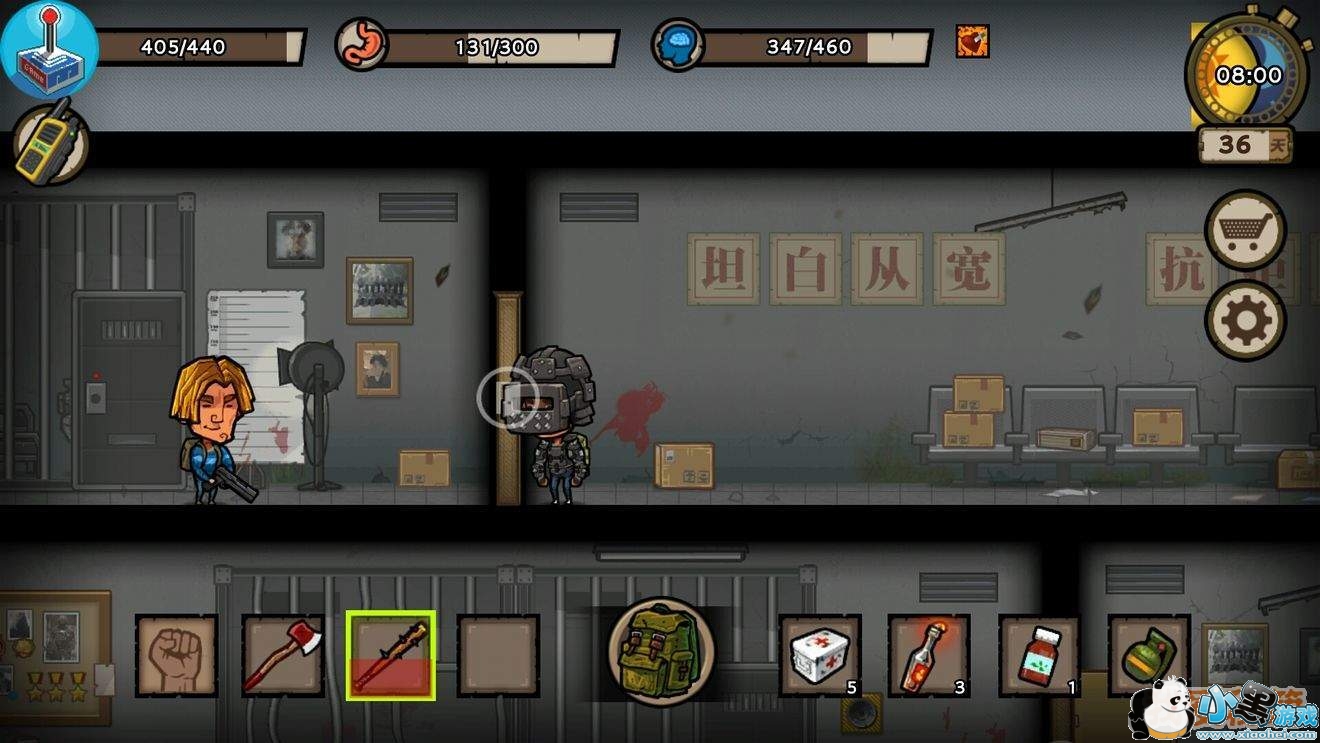Switch to the currently selected bat slot
Image resolution: width=1320 pixels, height=743 pixels.
(391, 655)
